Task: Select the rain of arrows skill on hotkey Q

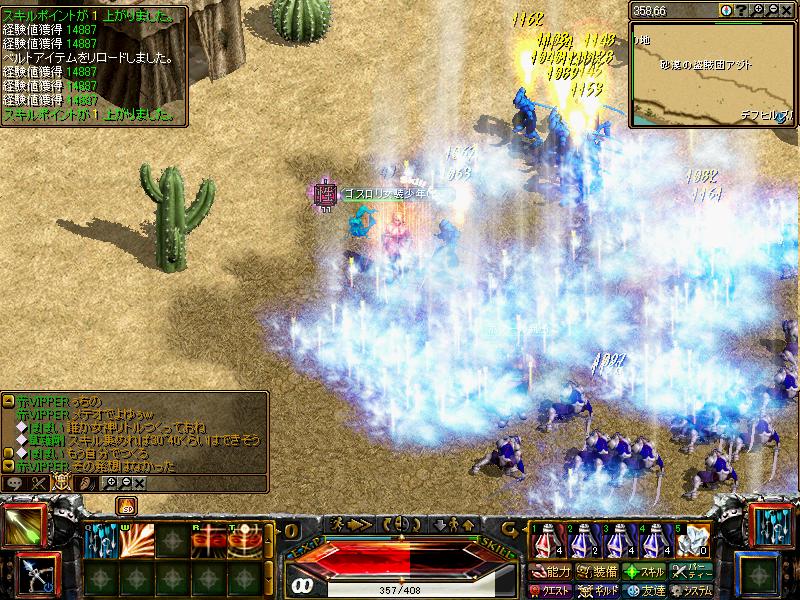Action: (x=100, y=541)
